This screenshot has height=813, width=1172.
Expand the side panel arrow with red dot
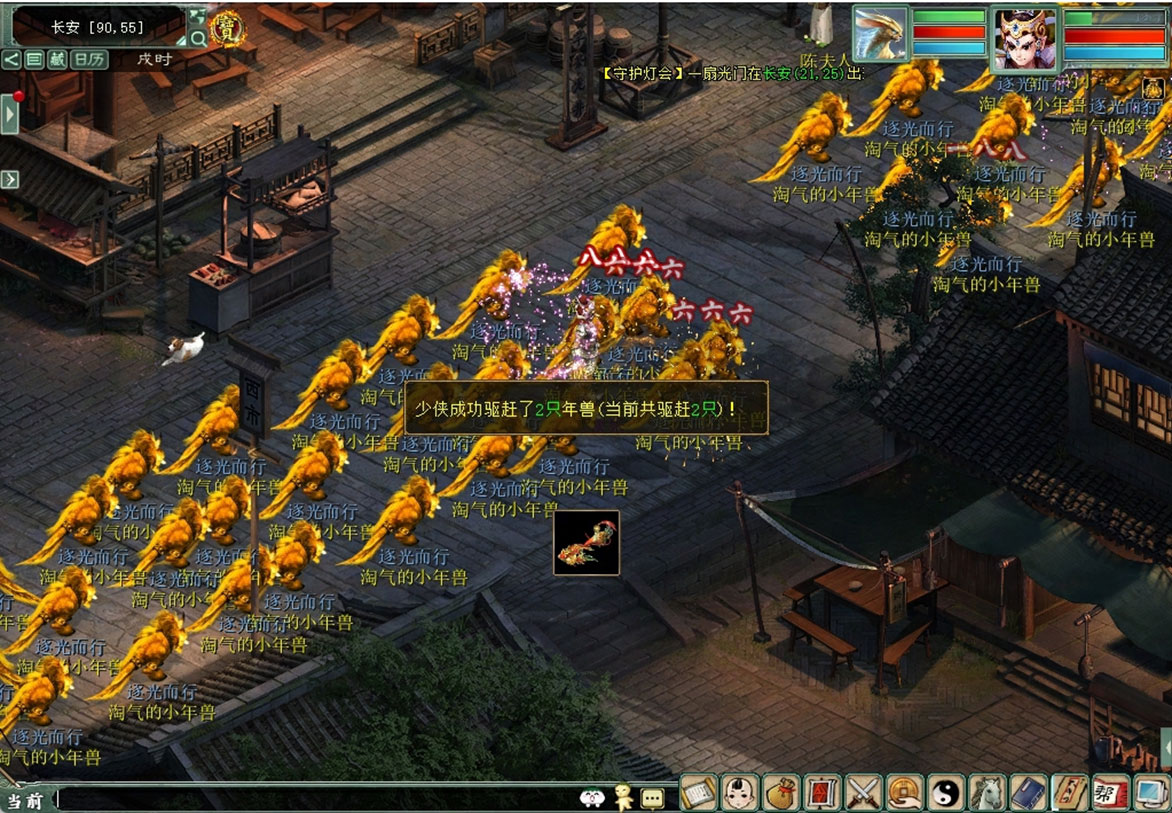point(10,114)
